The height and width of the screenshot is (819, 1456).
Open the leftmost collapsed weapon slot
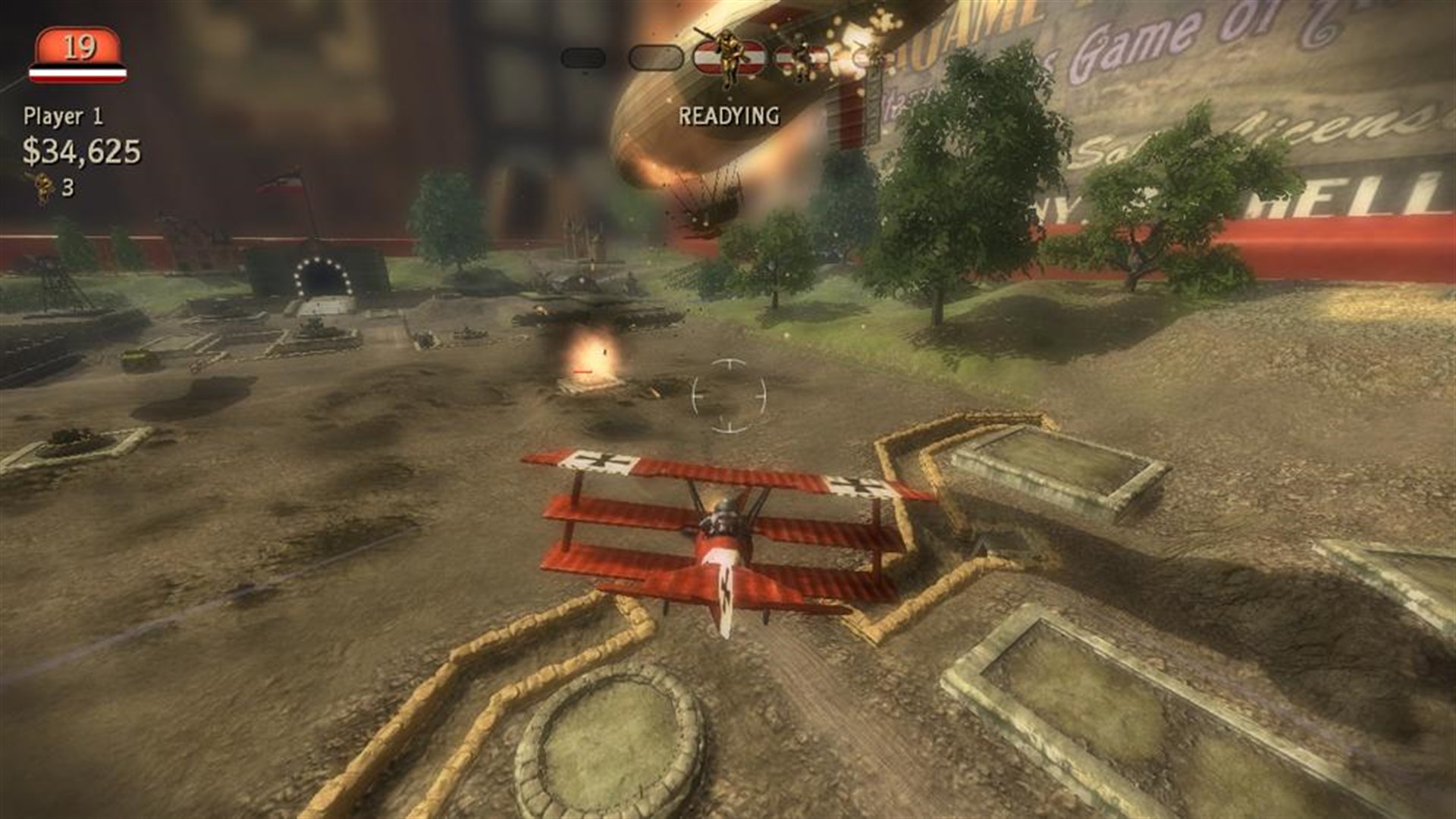pyautogui.click(x=581, y=58)
